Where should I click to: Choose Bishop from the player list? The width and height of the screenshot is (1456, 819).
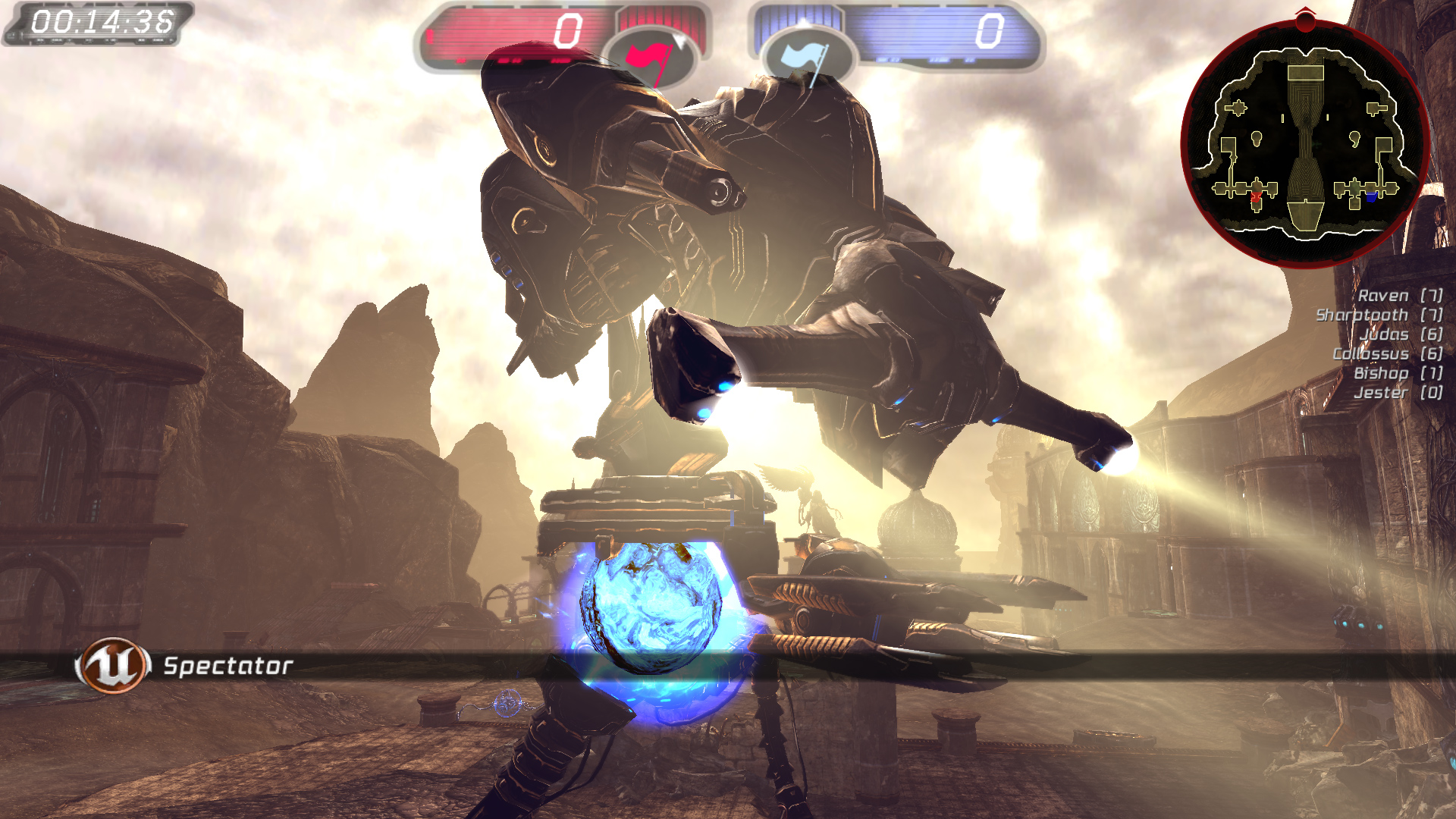point(1381,373)
